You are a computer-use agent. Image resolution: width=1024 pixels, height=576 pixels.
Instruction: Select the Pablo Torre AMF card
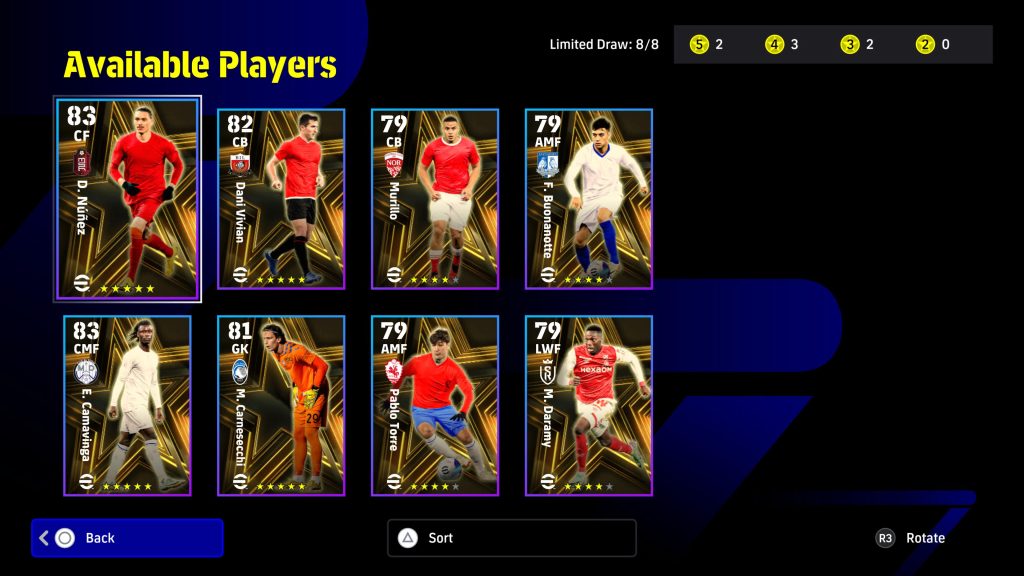[435, 405]
